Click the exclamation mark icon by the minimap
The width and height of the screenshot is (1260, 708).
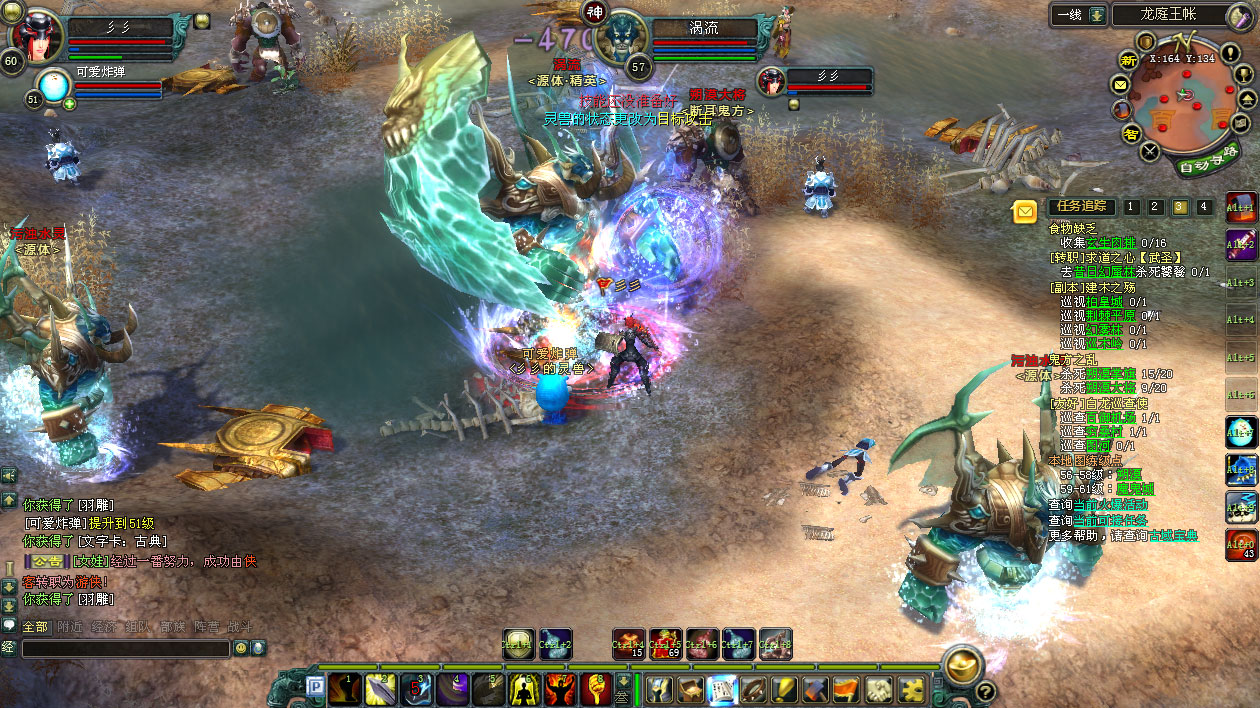pos(1229,52)
